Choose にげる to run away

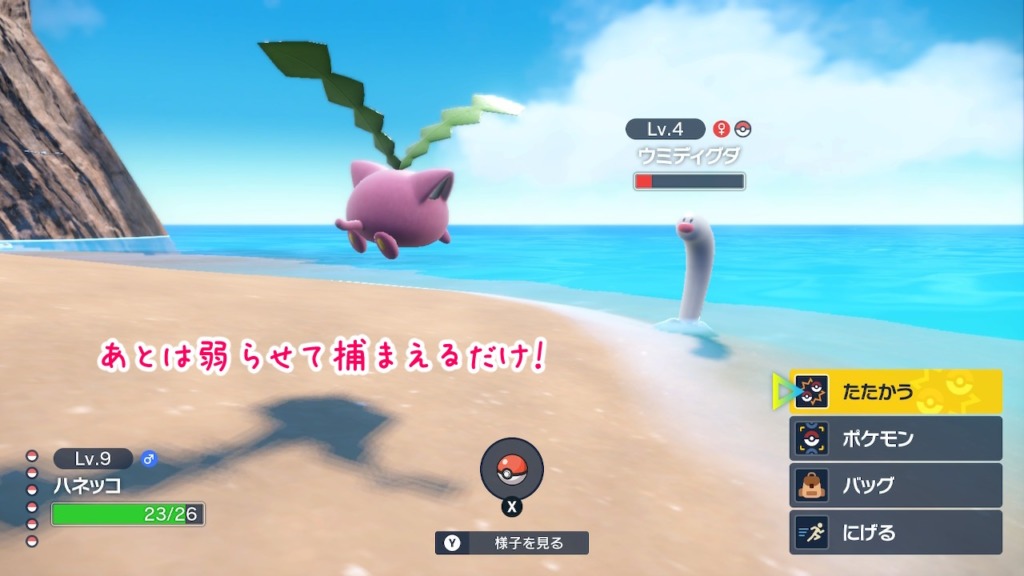point(896,532)
